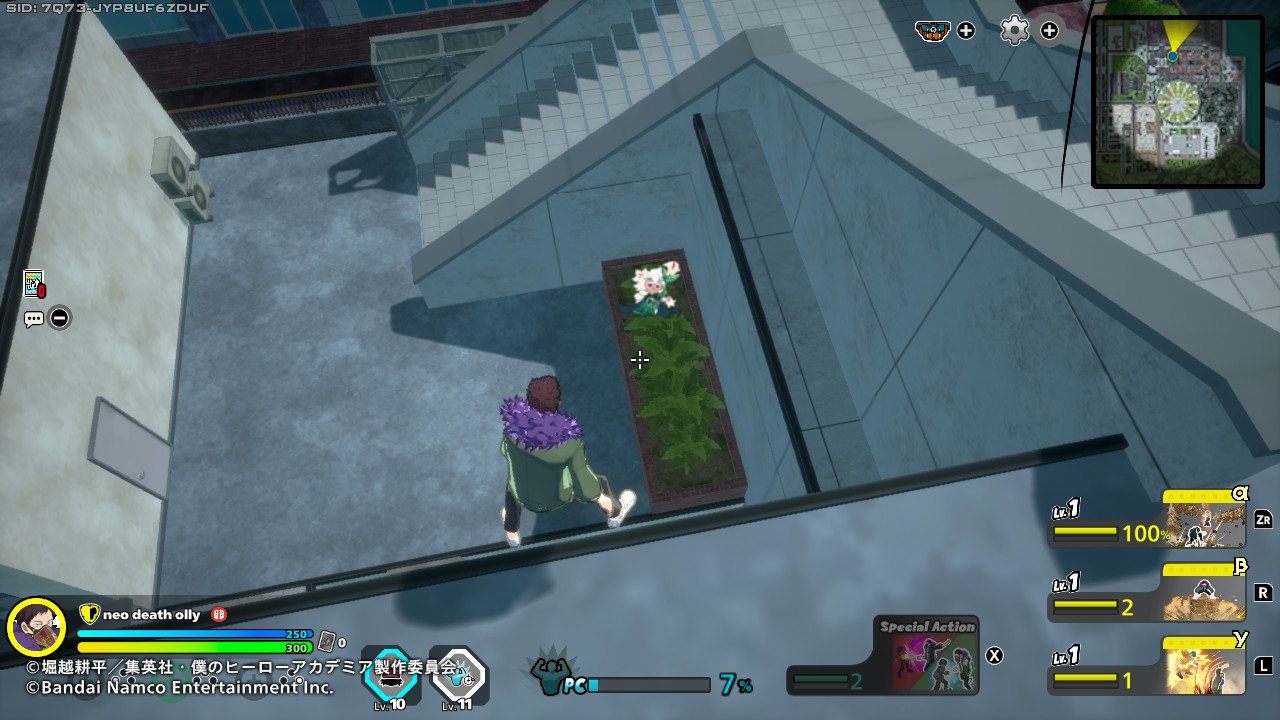Select the Lv. 11 white item slot
Screen dimensions: 1280x720
(457, 675)
